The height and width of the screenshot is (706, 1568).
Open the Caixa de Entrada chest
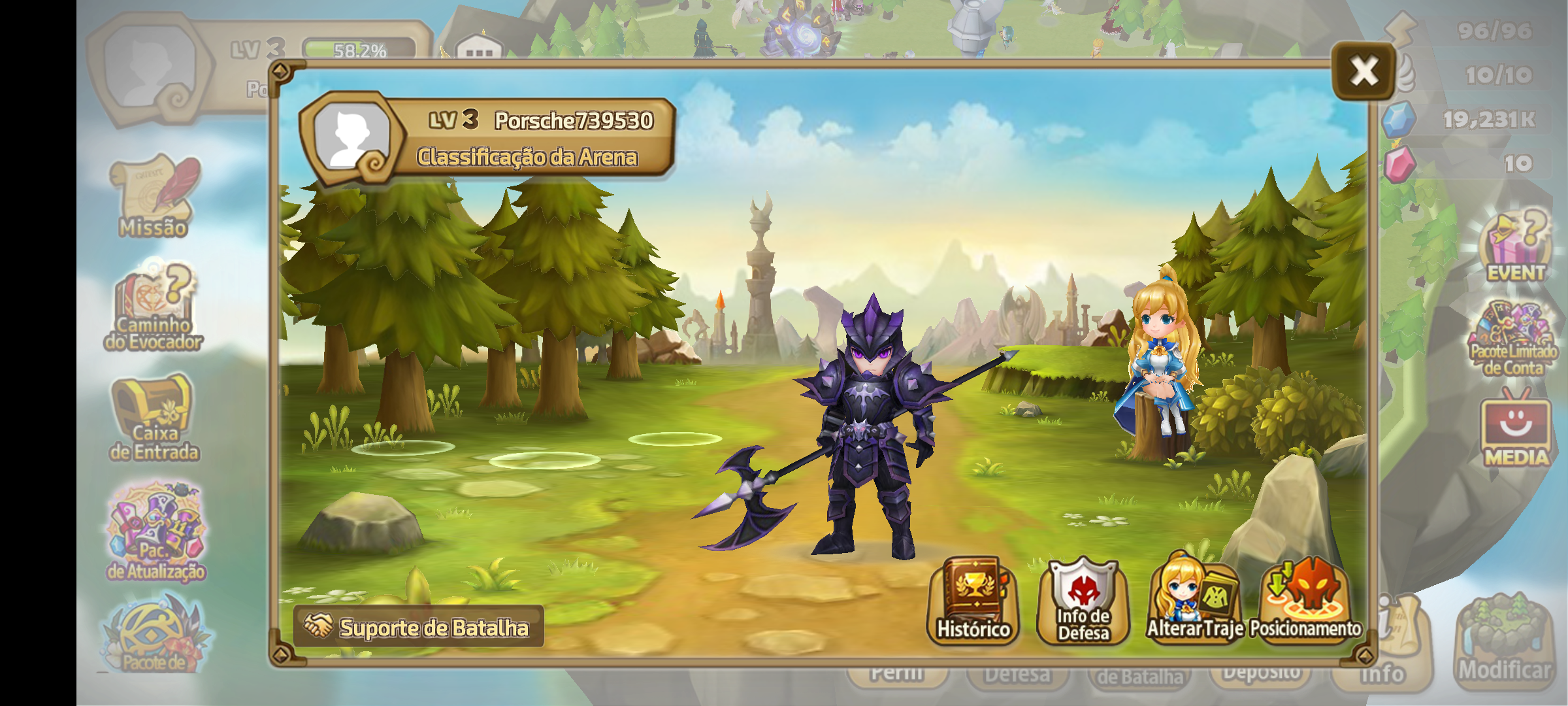(154, 418)
